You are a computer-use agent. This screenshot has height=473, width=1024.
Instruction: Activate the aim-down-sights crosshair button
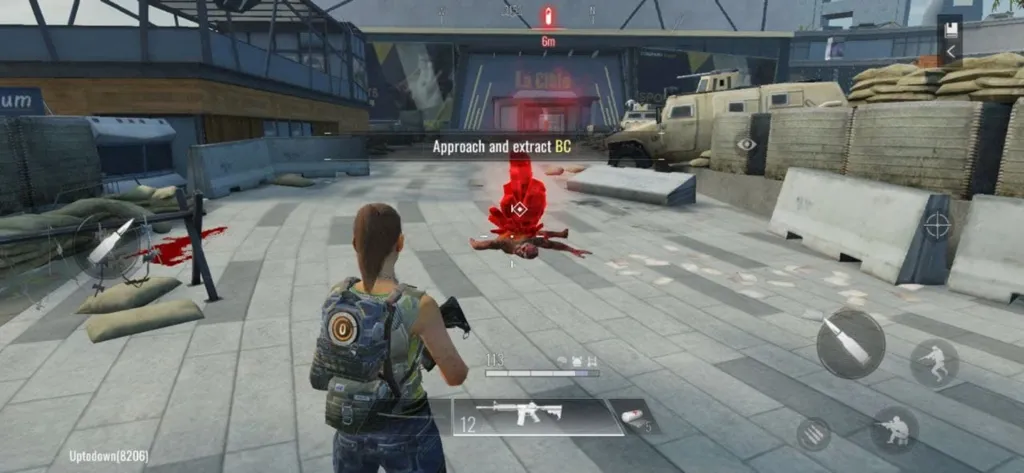point(937,225)
